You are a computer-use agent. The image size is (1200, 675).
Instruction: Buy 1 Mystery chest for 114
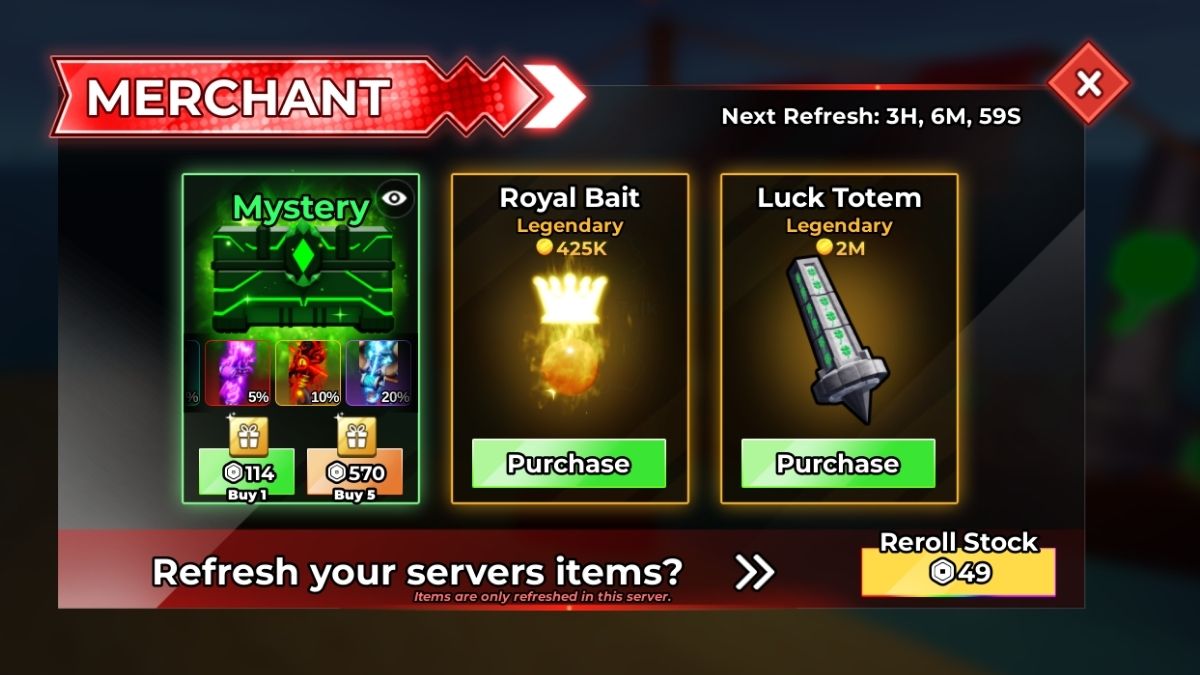coord(247,472)
